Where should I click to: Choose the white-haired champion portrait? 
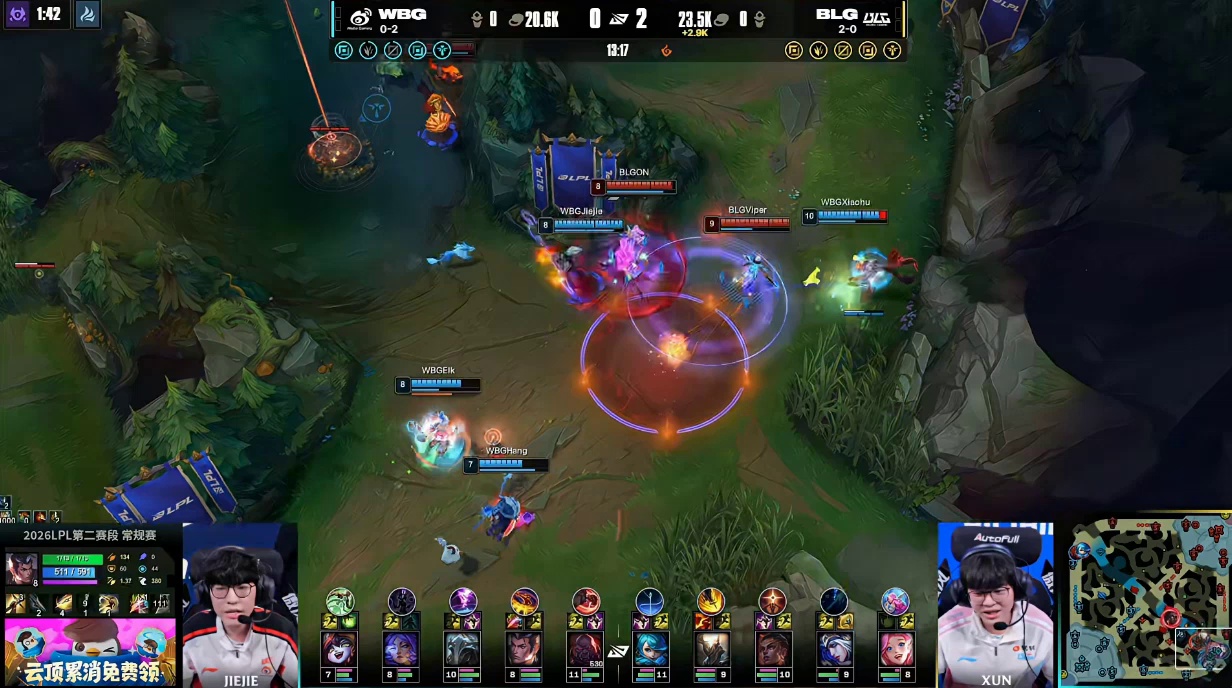(834, 649)
